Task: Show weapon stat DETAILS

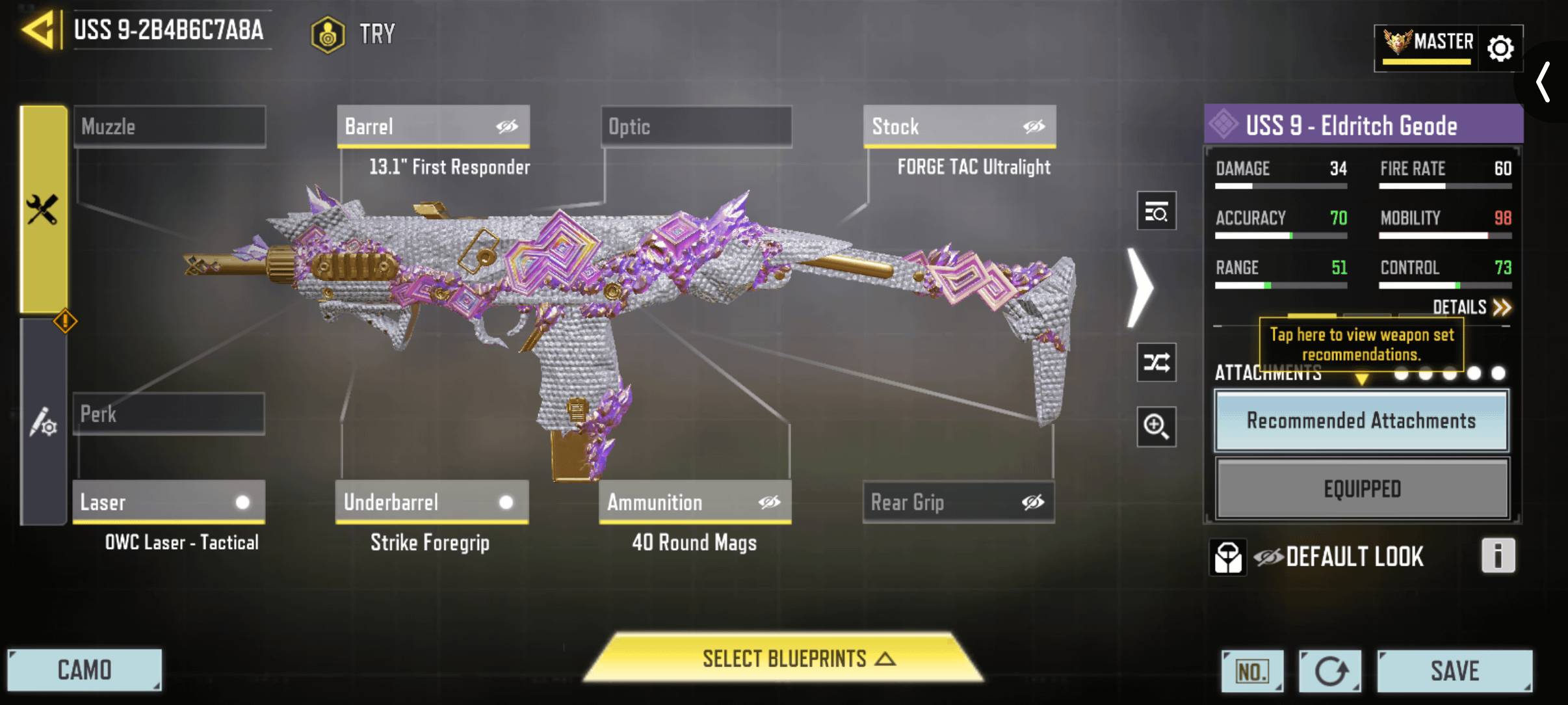Action: pyautogui.click(x=1471, y=307)
